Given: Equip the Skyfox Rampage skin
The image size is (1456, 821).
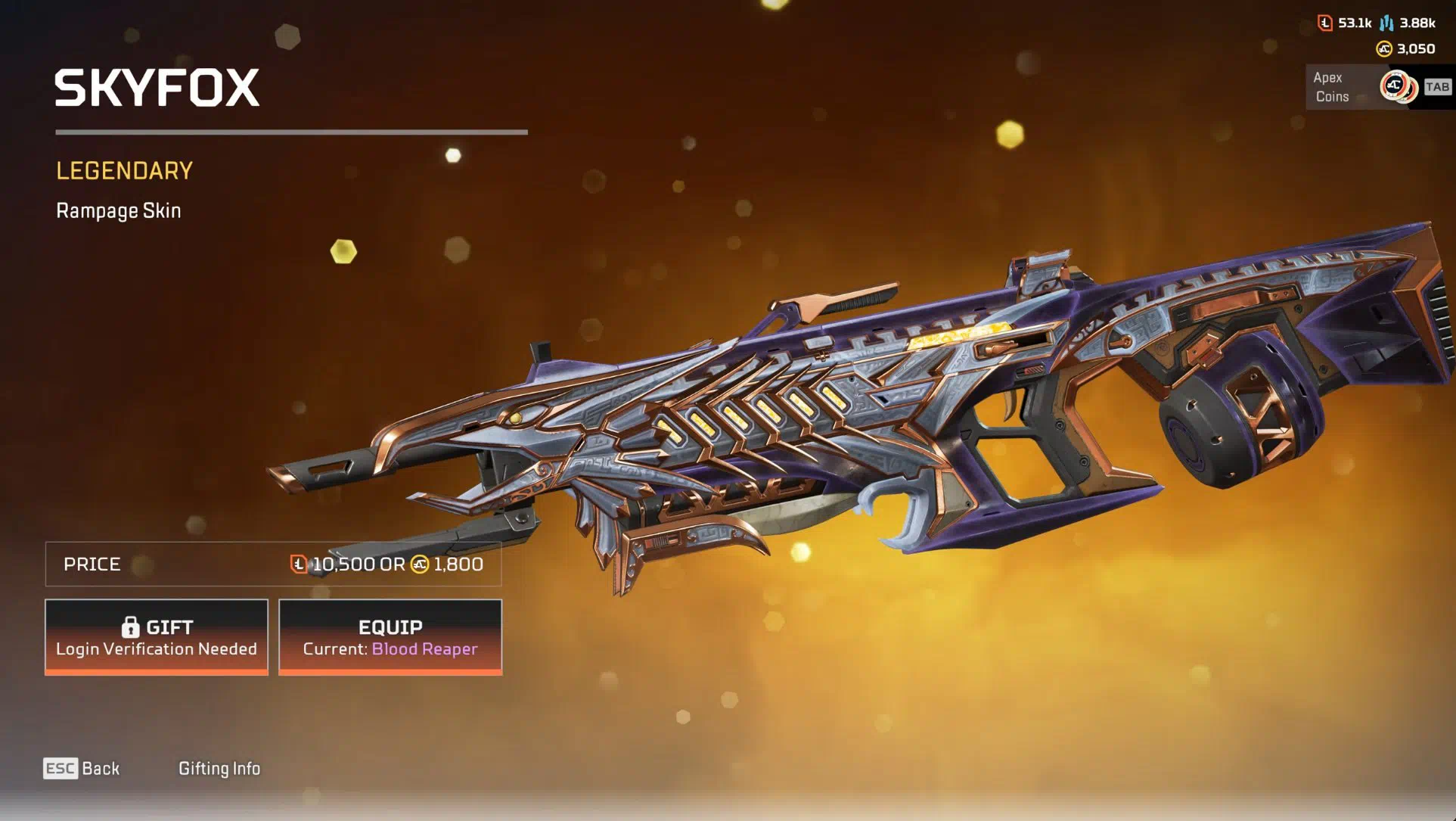Looking at the screenshot, I should click(390, 636).
